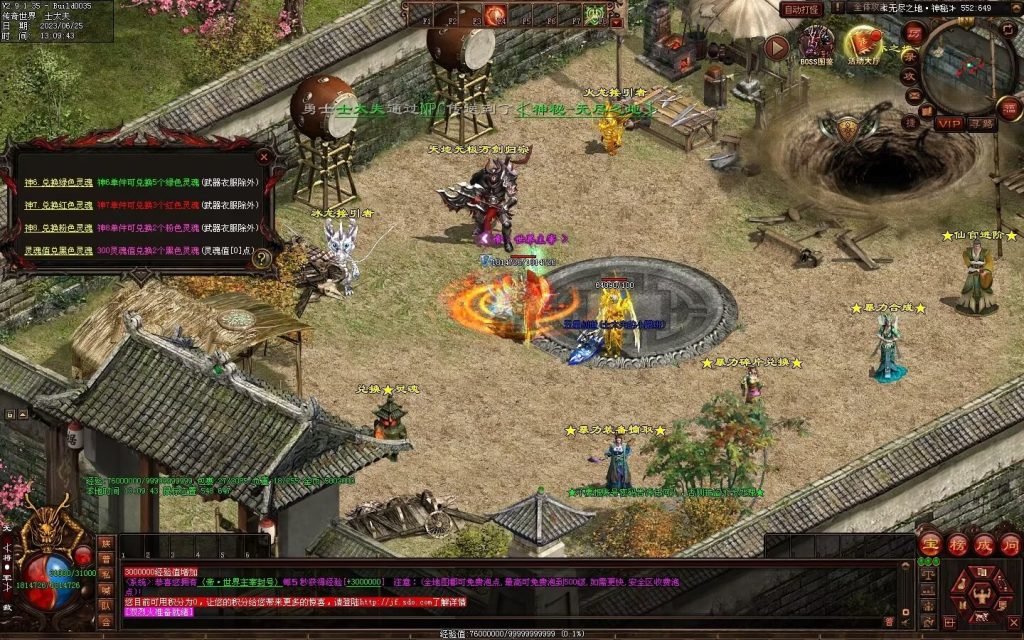Image resolution: width=1024 pixels, height=640 pixels.
Task: Close the soul exchange dialog
Action: coord(264,157)
